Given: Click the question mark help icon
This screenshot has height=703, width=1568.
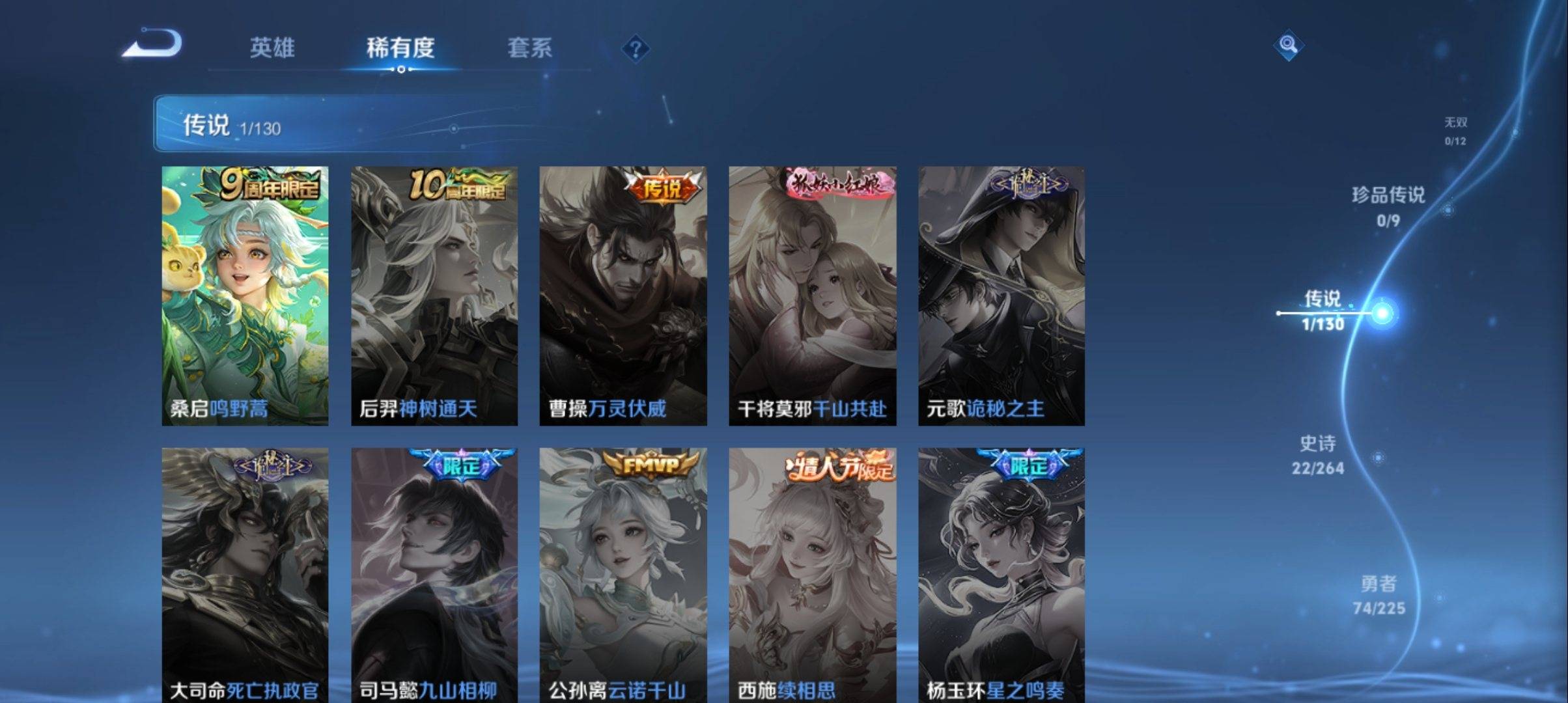Looking at the screenshot, I should pos(637,49).
